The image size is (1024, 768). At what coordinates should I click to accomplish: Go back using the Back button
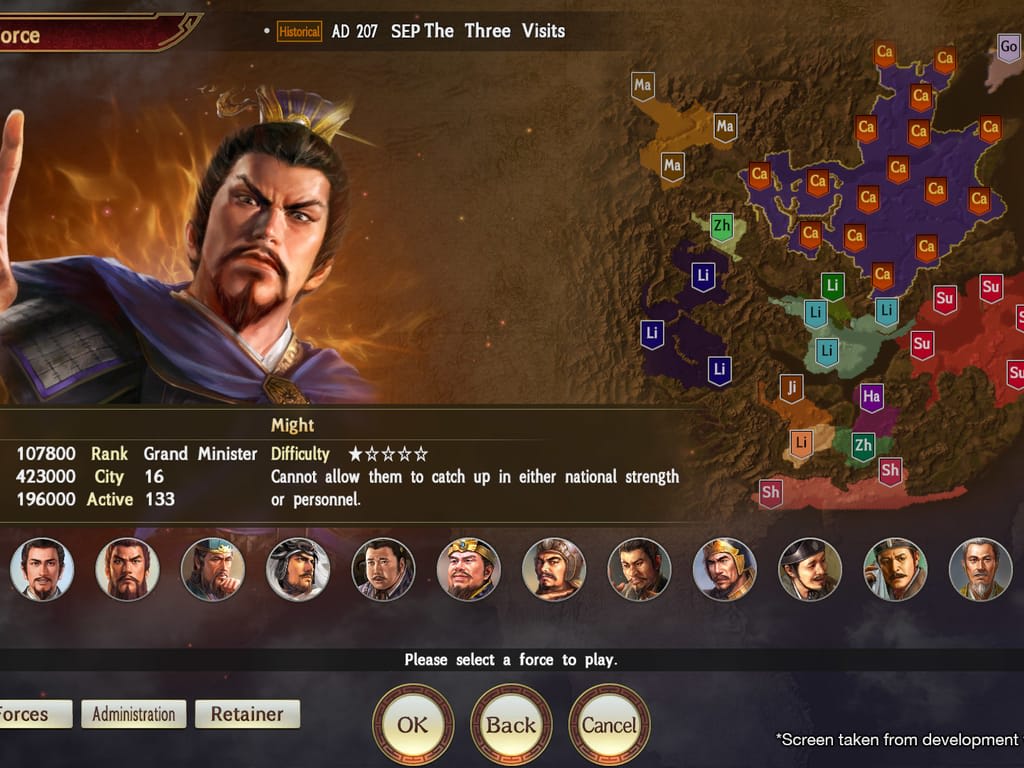[x=511, y=724]
